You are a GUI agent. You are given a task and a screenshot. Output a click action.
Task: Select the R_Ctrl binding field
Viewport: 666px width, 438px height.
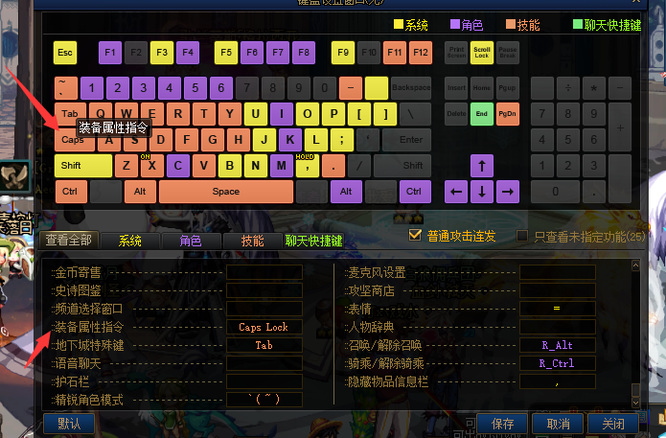[x=557, y=363]
